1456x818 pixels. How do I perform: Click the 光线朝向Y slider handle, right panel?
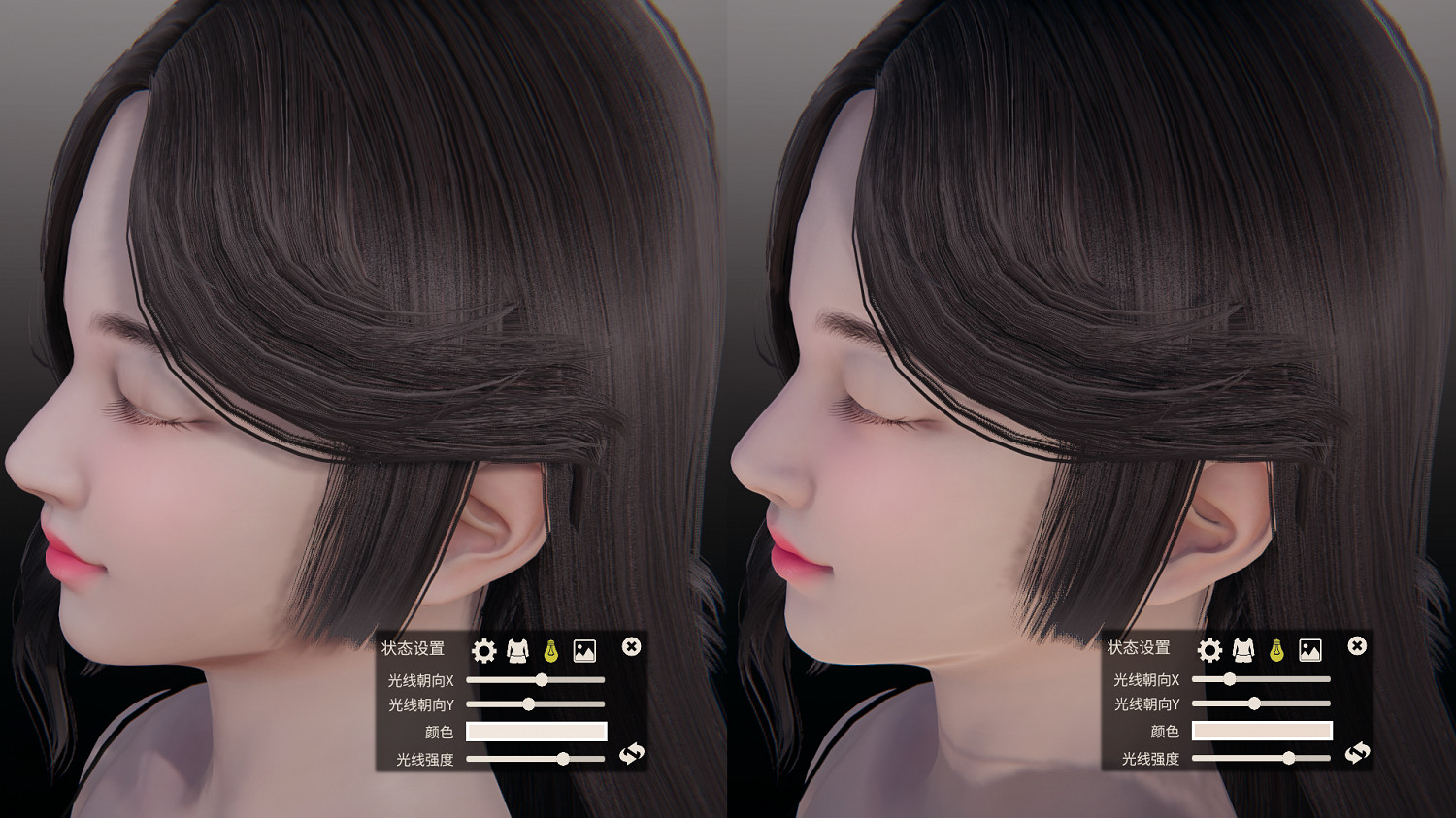point(1255,703)
